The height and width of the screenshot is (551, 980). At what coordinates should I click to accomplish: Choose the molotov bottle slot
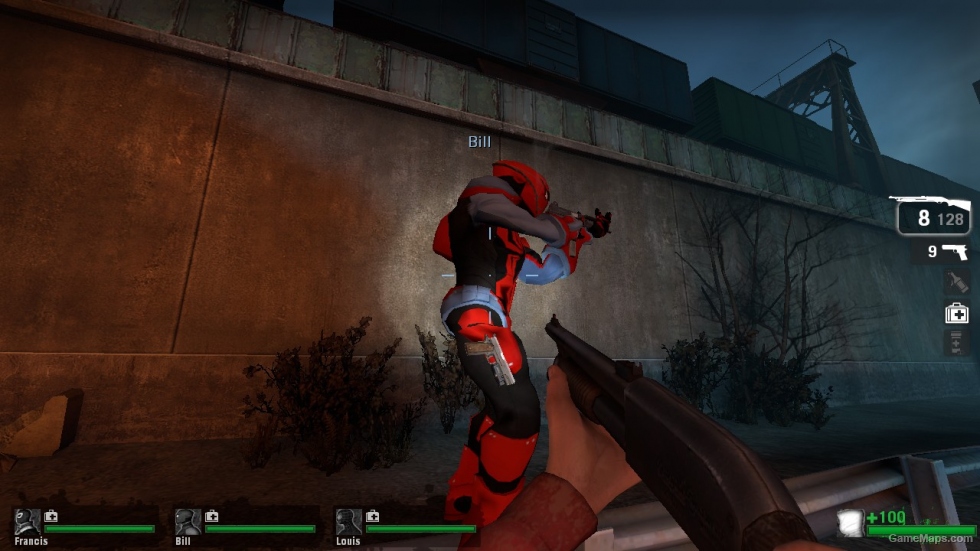[957, 282]
